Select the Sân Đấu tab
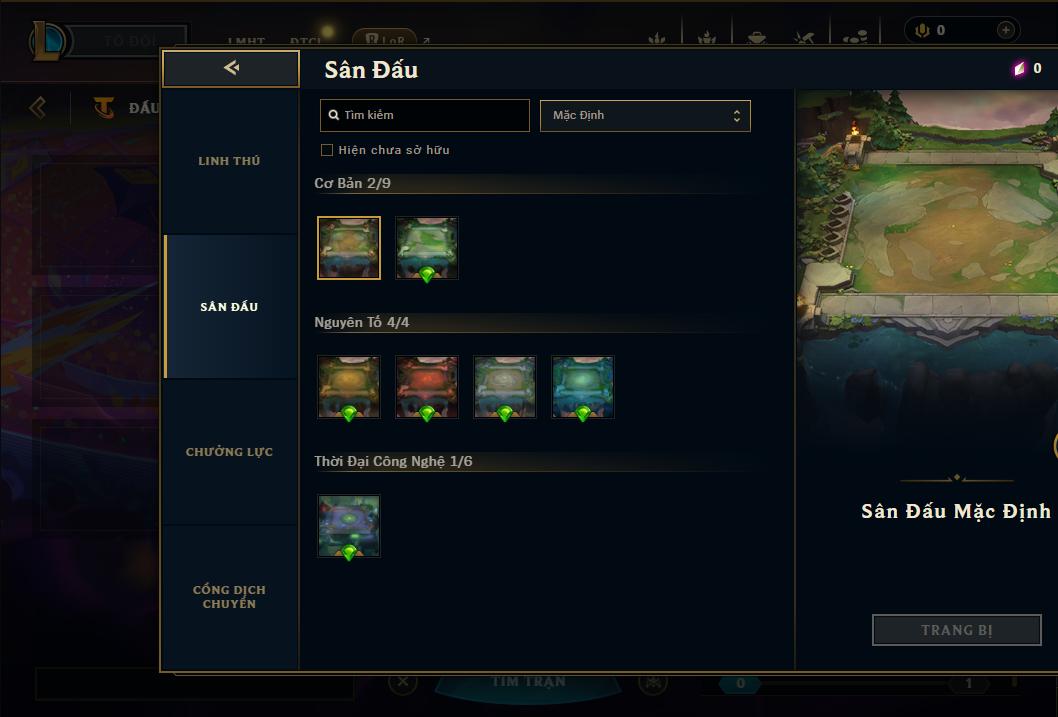The height and width of the screenshot is (717, 1058). pos(229,307)
